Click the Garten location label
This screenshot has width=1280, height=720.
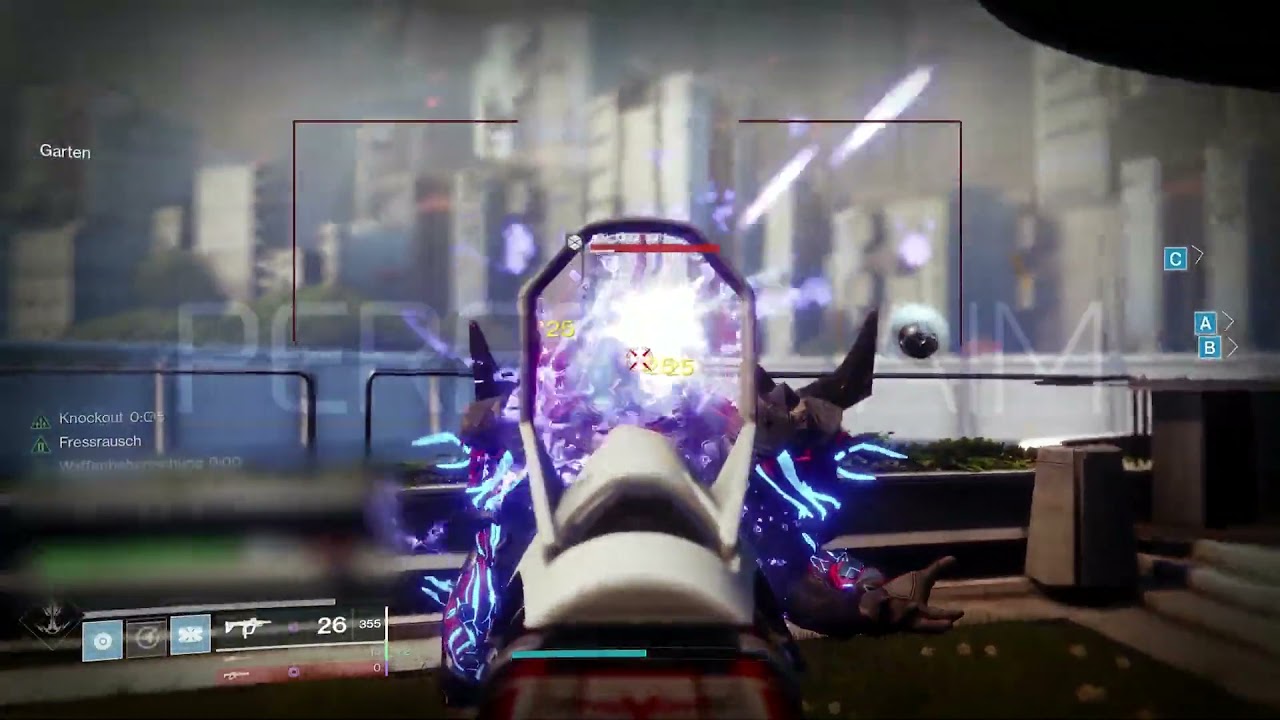coord(65,152)
